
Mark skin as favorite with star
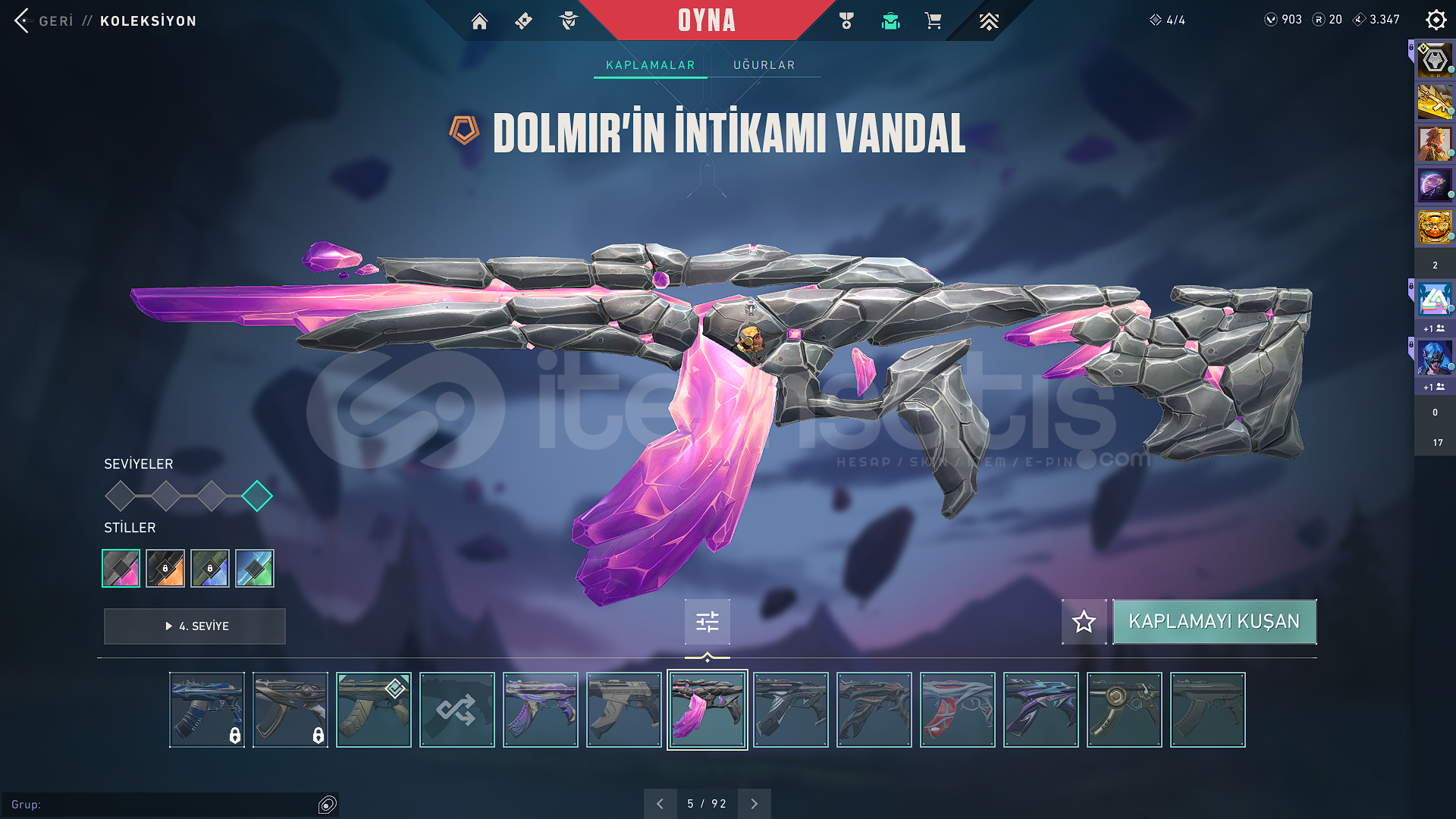(x=1084, y=622)
